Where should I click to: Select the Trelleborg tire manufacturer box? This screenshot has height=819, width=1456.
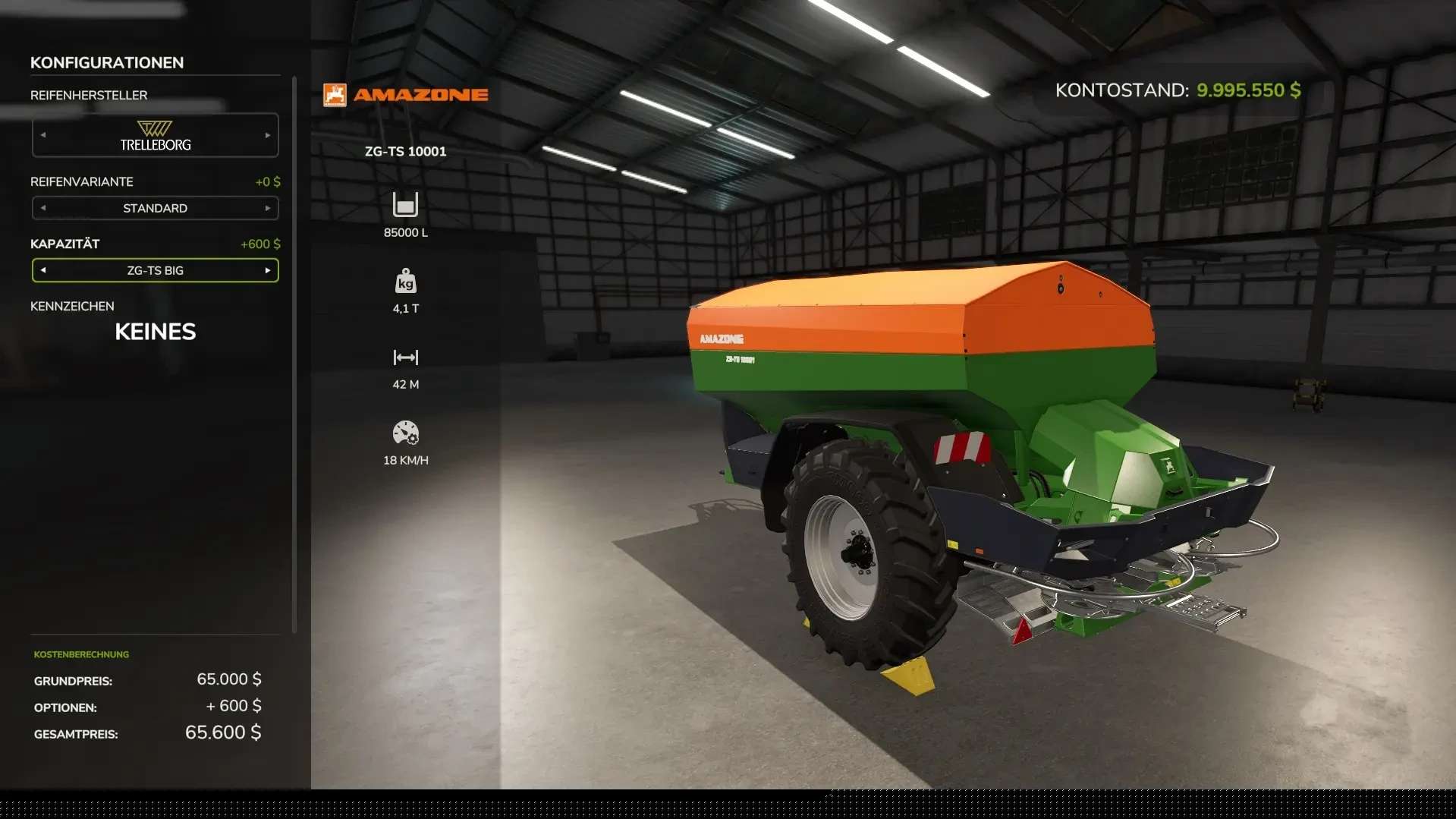coord(155,135)
